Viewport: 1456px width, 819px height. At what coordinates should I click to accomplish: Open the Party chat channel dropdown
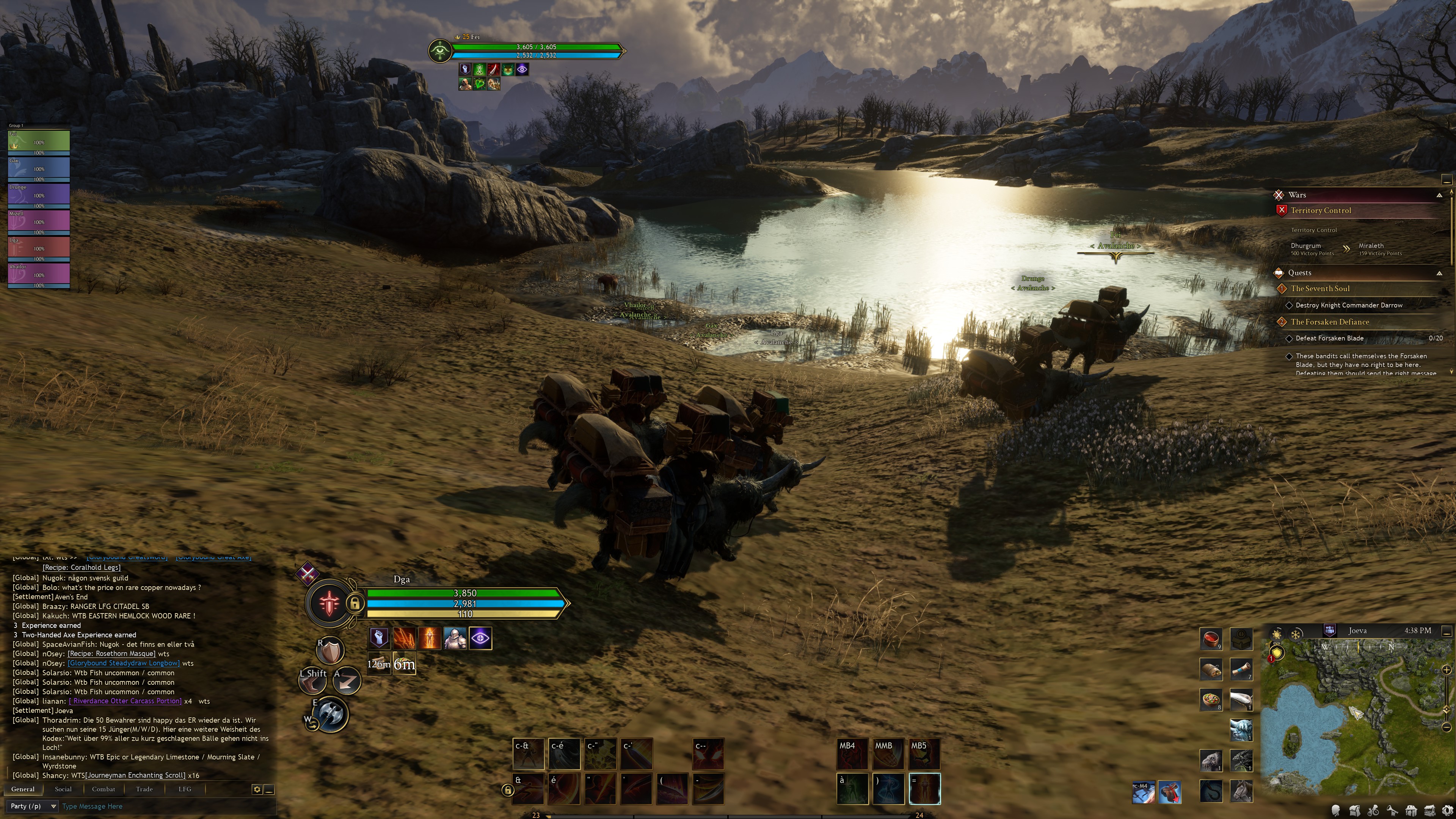click(x=33, y=806)
